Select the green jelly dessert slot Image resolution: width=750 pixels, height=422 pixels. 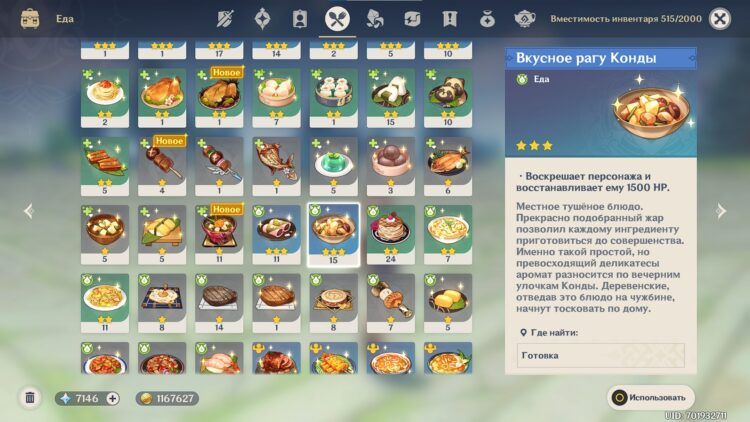click(x=333, y=161)
